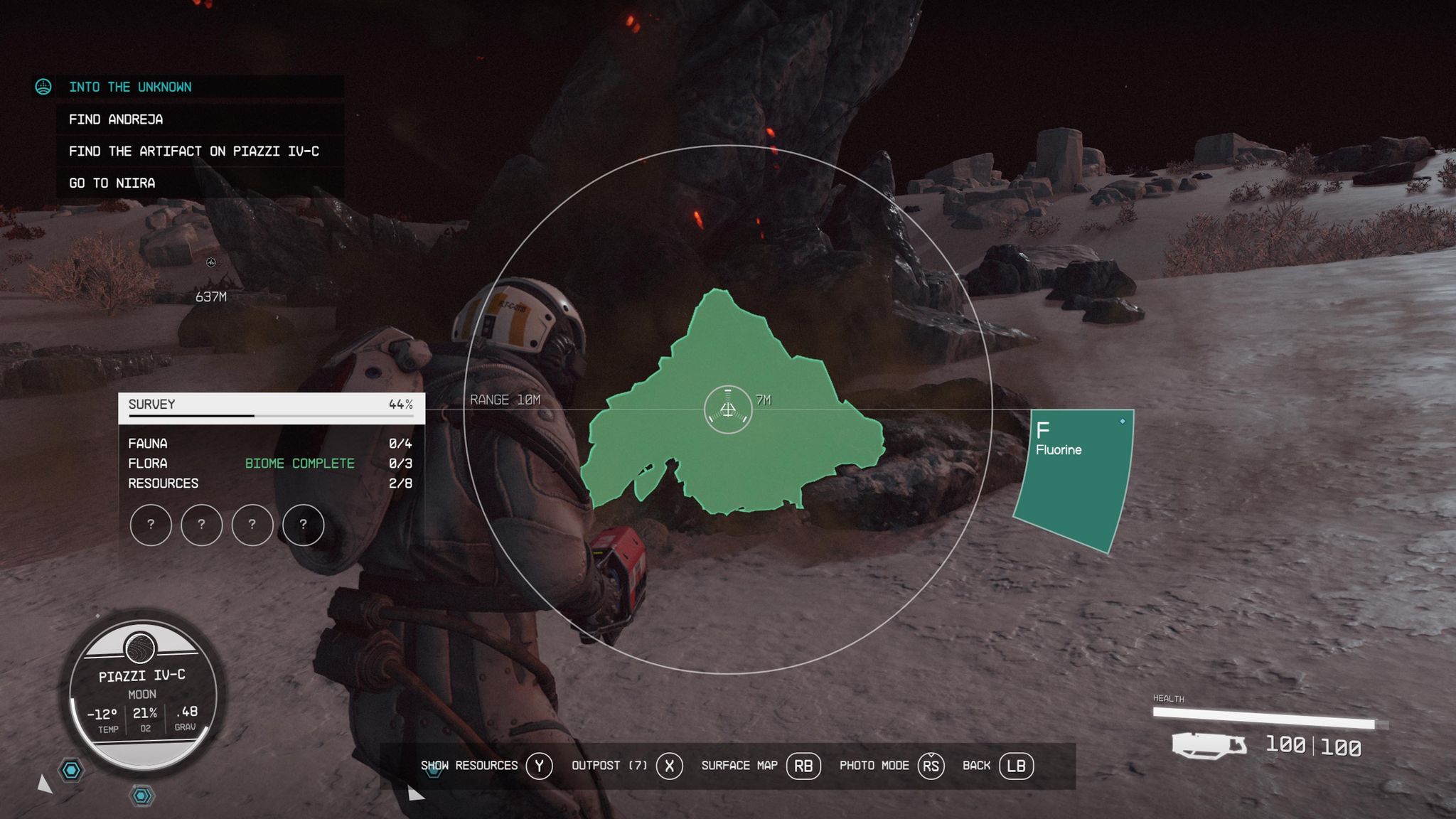This screenshot has height=819, width=1456.
Task: Click the second question mark resource slot
Action: [x=202, y=525]
